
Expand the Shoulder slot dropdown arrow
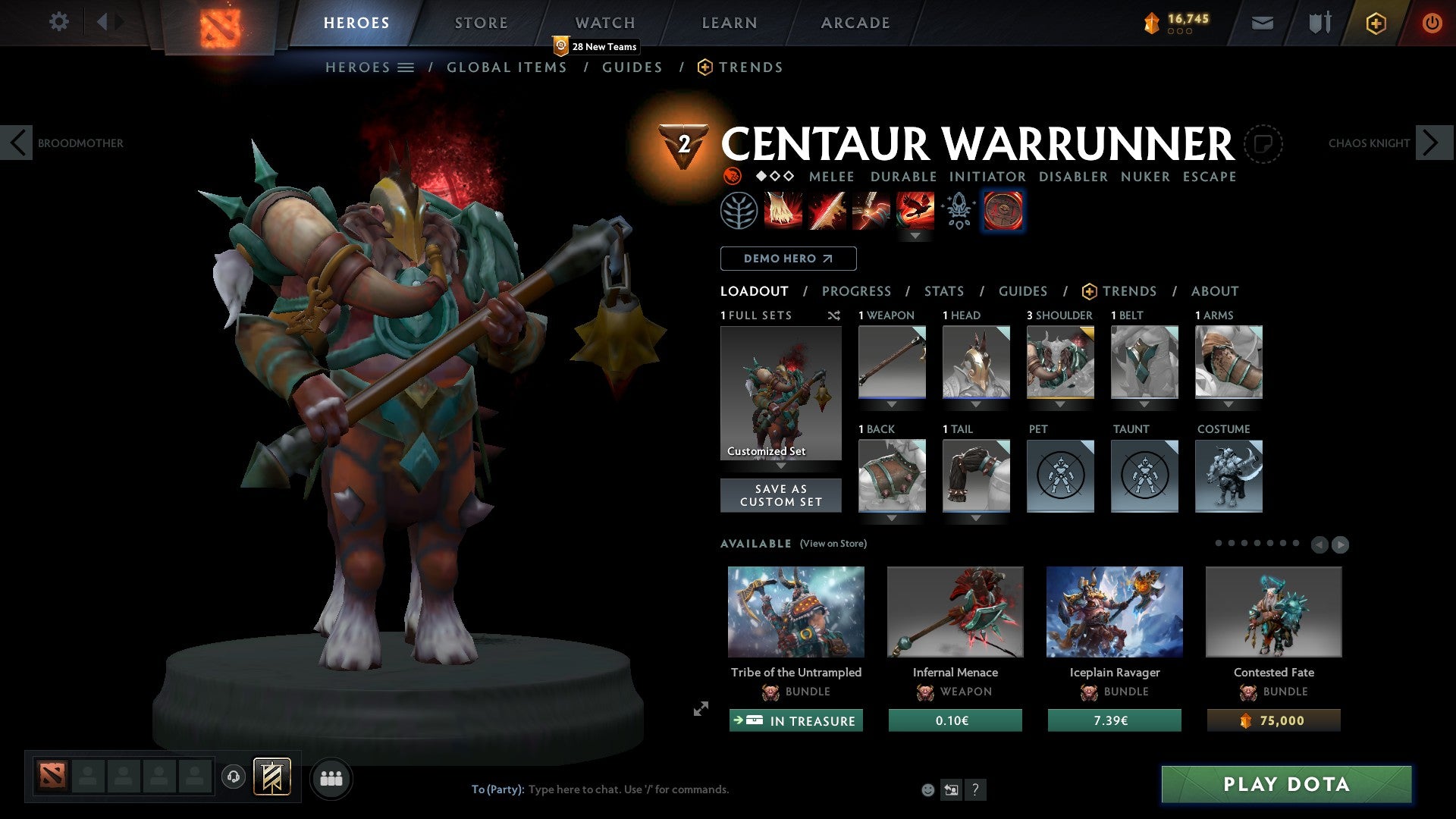tap(1060, 405)
